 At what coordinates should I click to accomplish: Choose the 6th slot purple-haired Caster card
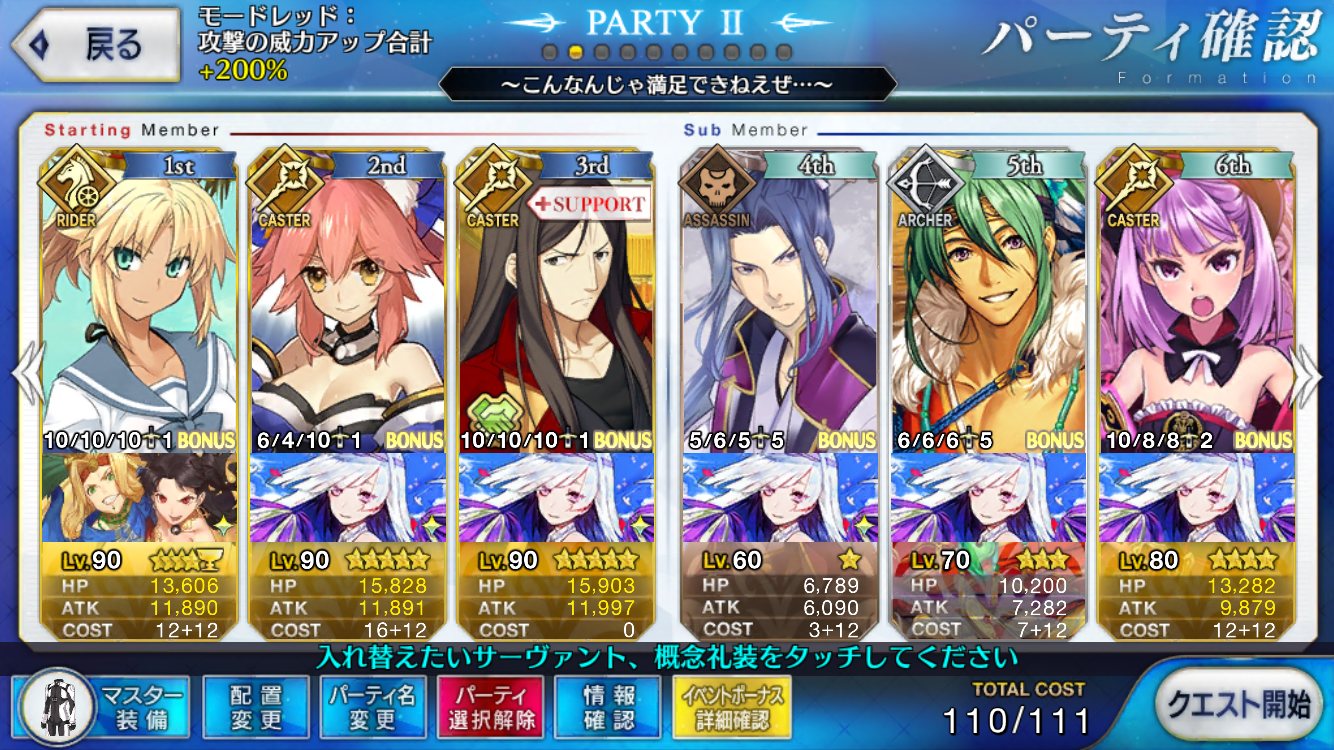[1196, 300]
